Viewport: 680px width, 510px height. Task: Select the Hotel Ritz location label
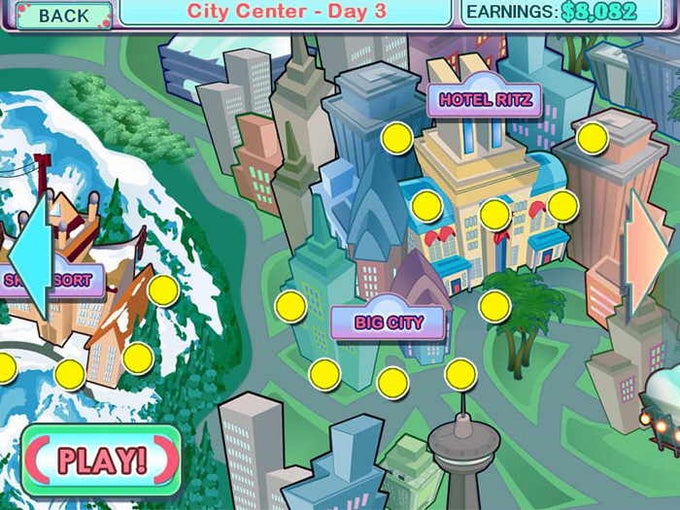pyautogui.click(x=484, y=99)
